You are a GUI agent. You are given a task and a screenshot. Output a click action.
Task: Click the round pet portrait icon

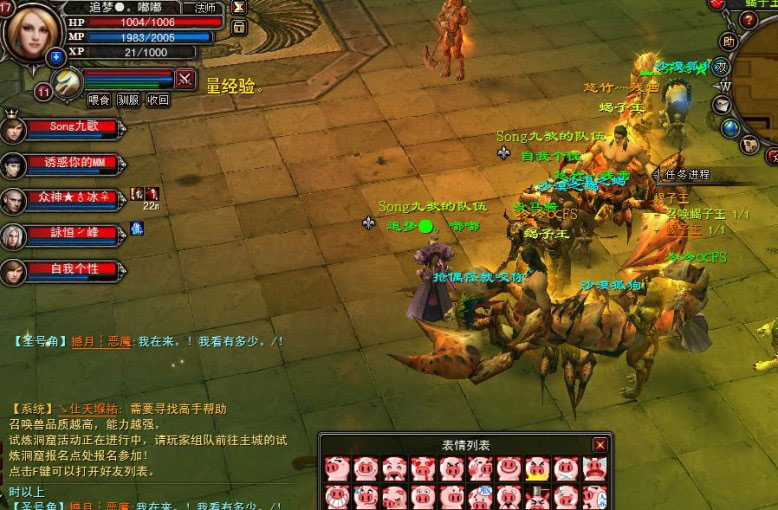tap(68, 82)
